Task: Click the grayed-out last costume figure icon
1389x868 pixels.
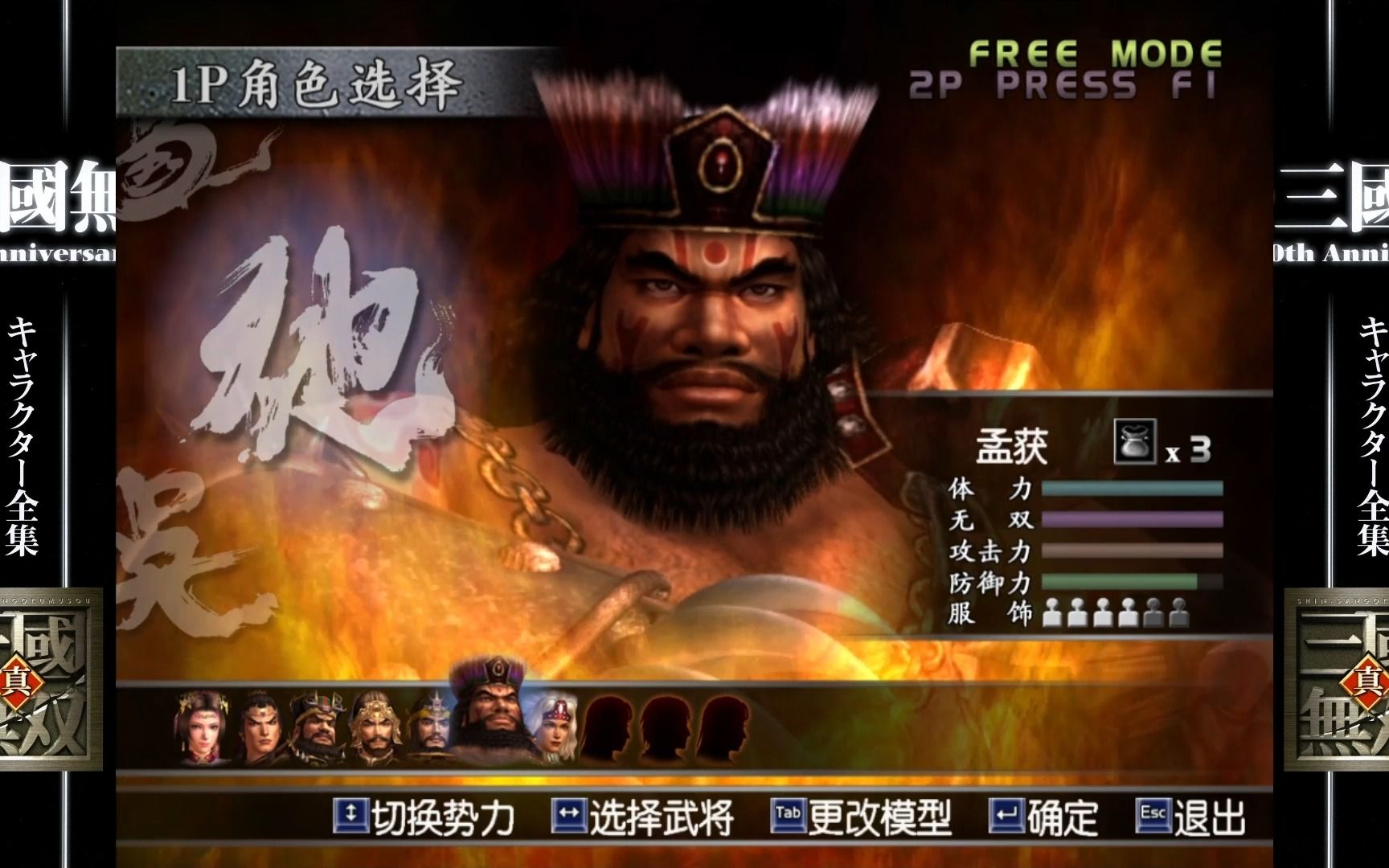Action: coord(1178,611)
